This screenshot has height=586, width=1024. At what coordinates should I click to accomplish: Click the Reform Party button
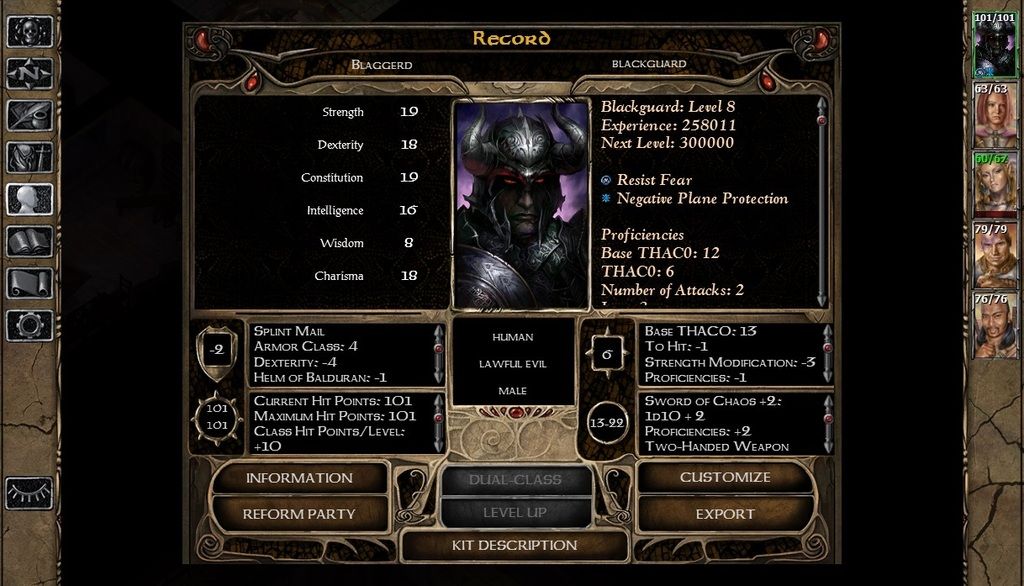[299, 514]
